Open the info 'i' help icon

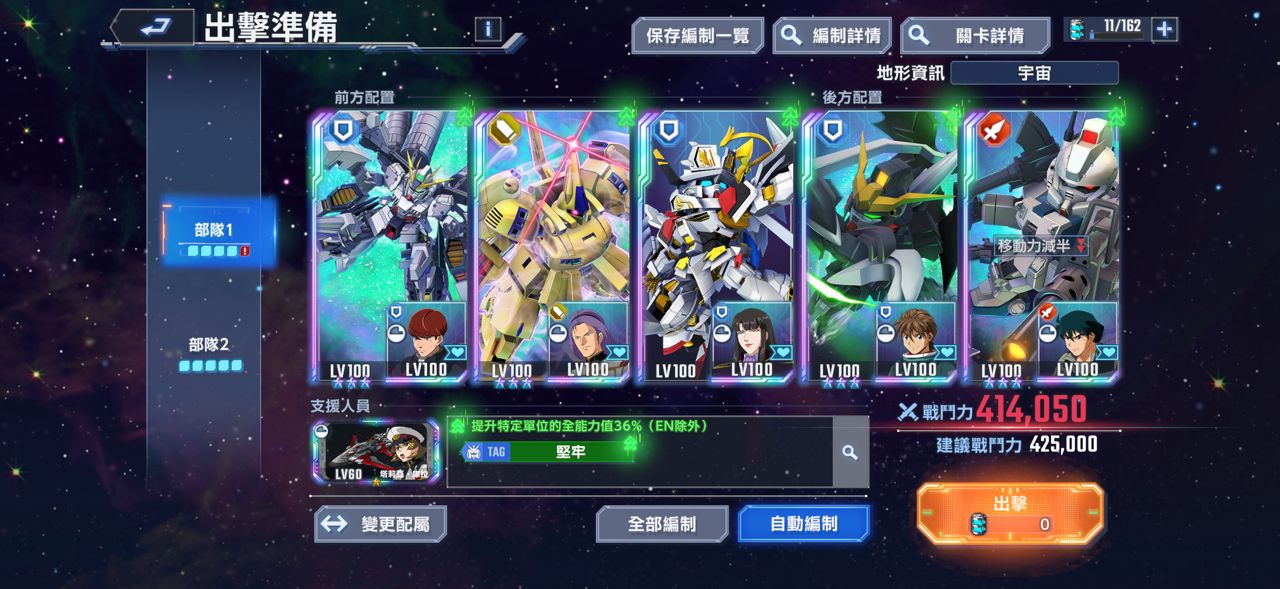pos(488,29)
